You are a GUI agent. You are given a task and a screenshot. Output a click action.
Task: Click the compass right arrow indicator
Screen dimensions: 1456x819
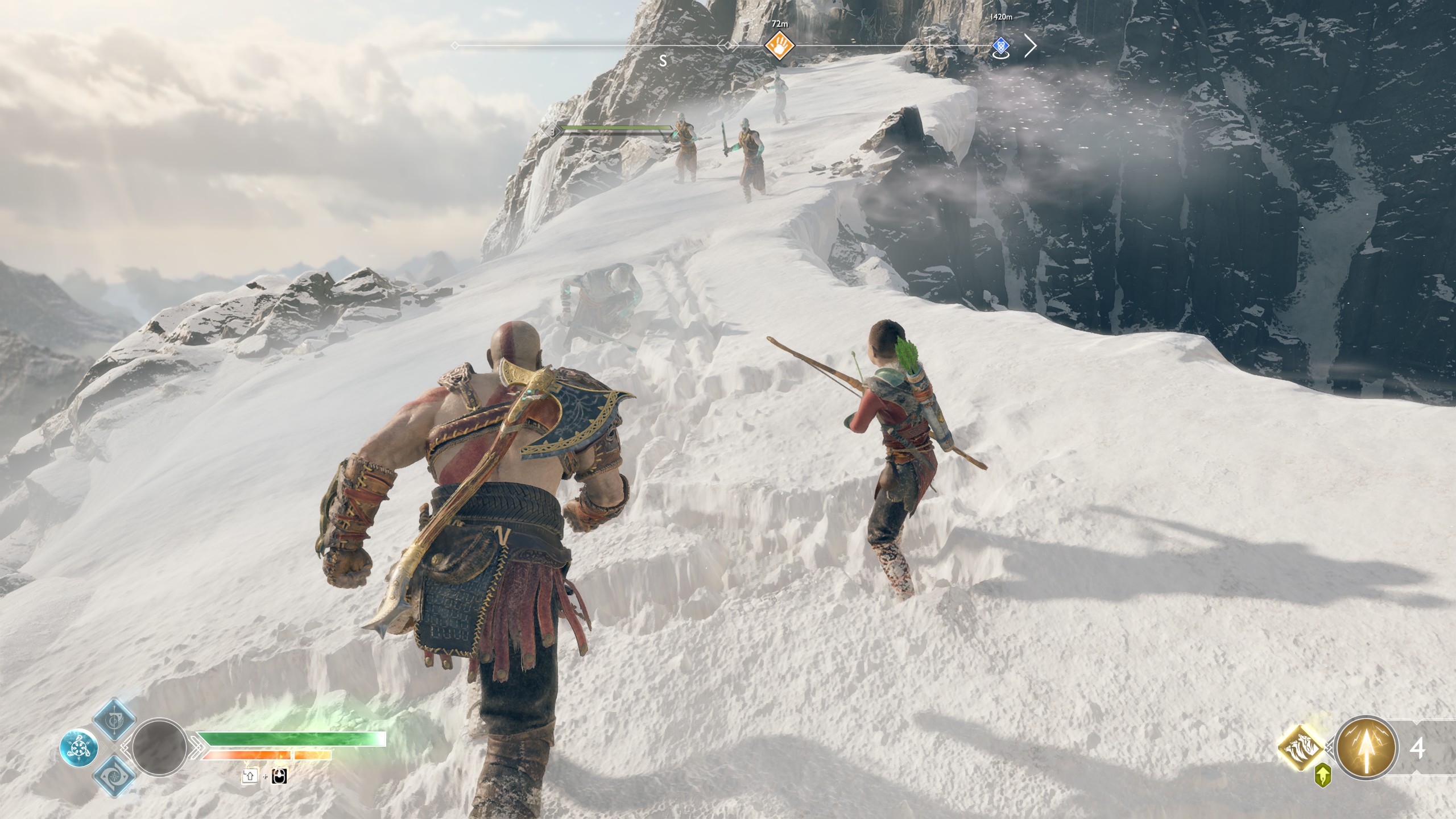coord(1030,46)
